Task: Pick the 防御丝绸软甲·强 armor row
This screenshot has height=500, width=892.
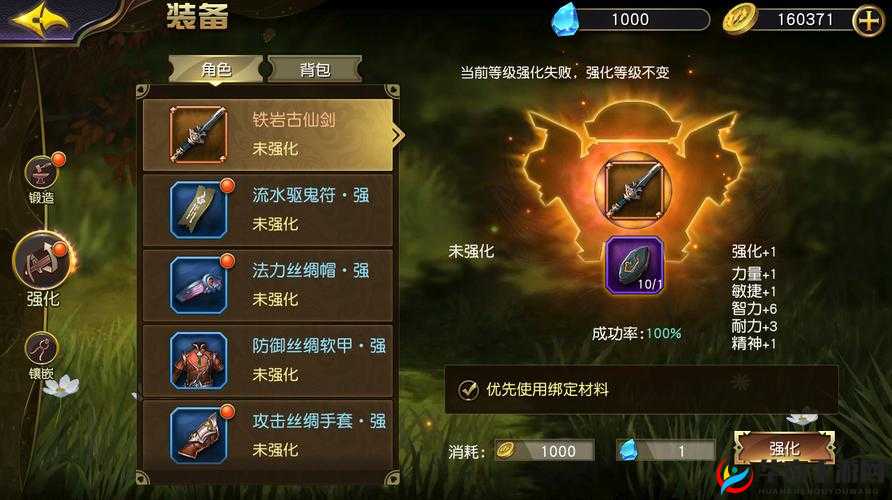Action: point(268,360)
